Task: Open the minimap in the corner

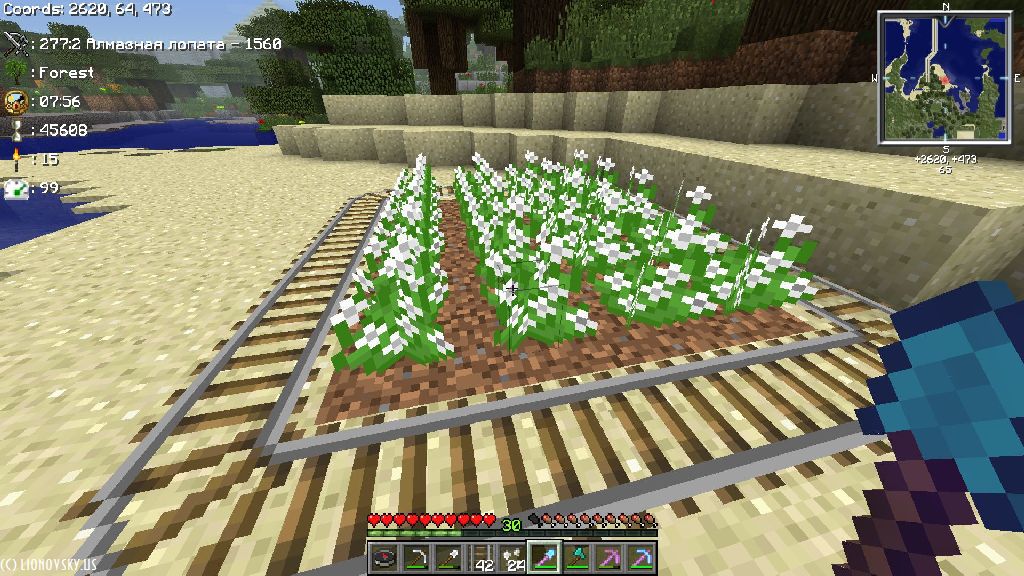Action: 944,78
